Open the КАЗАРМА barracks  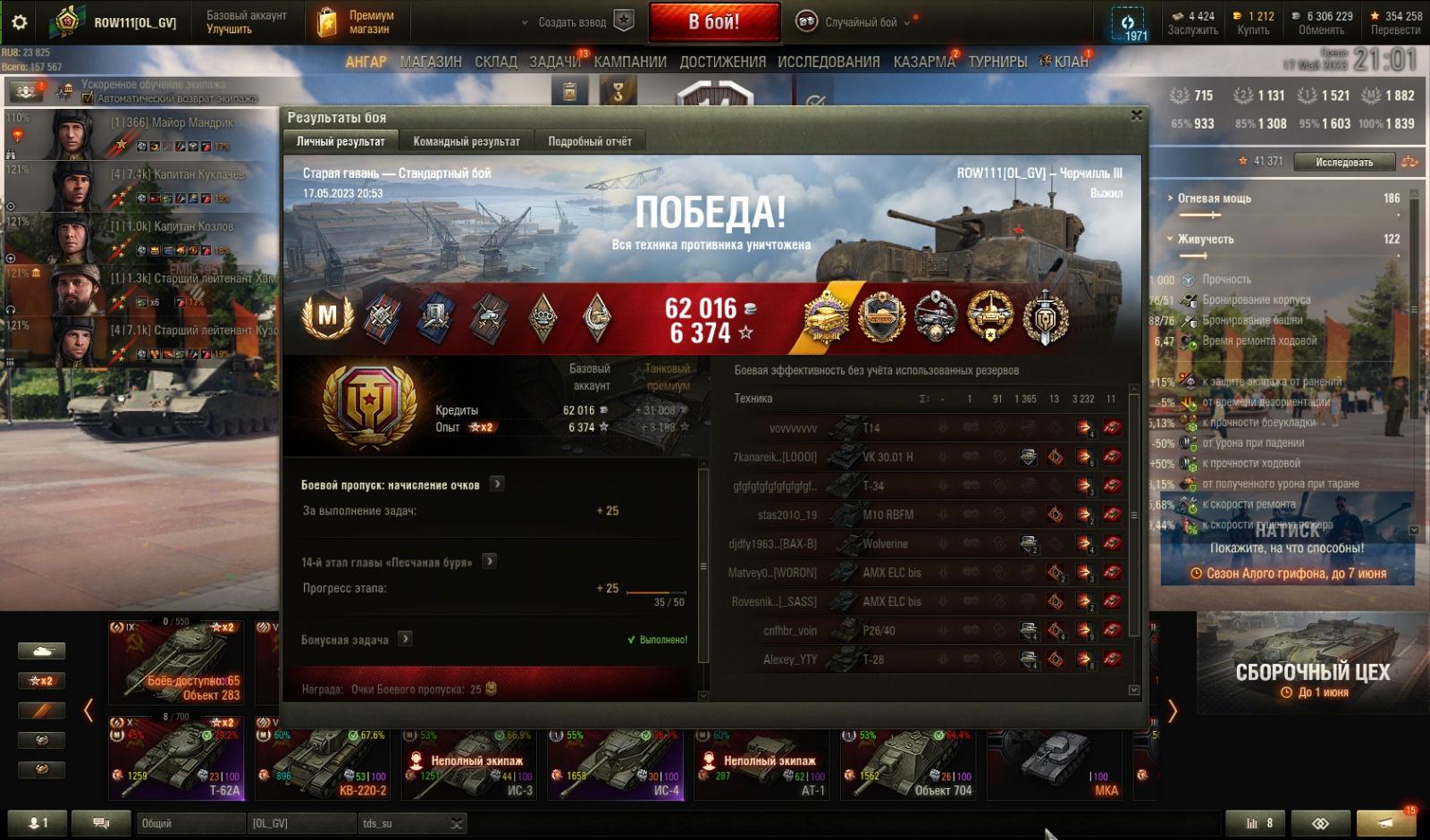point(923,62)
